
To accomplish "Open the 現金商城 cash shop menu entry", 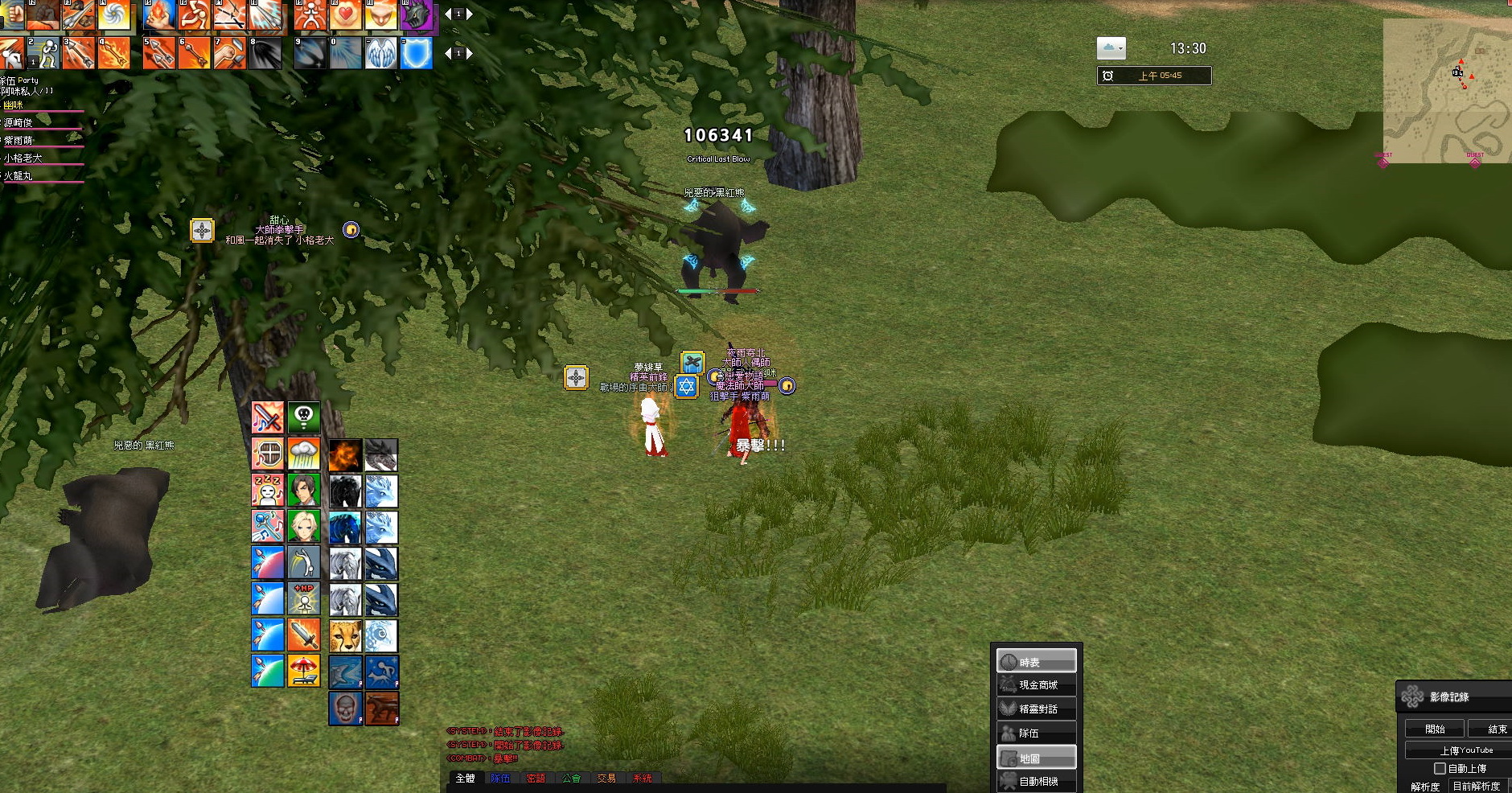I will pos(1037,685).
